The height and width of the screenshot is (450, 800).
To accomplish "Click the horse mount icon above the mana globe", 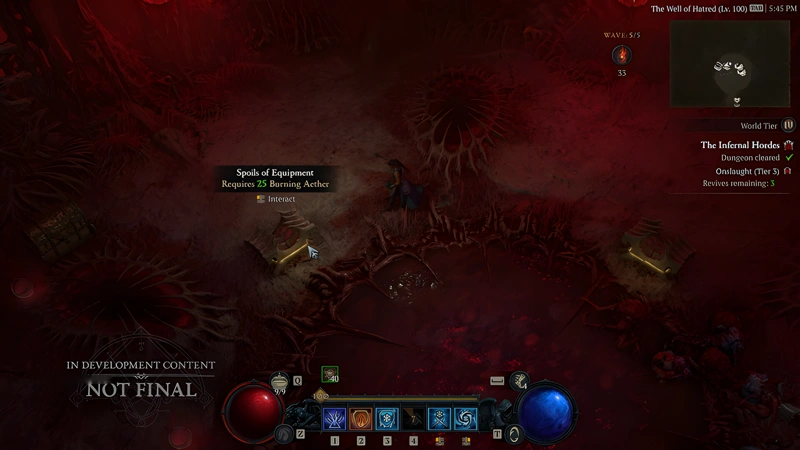I will pos(519,380).
